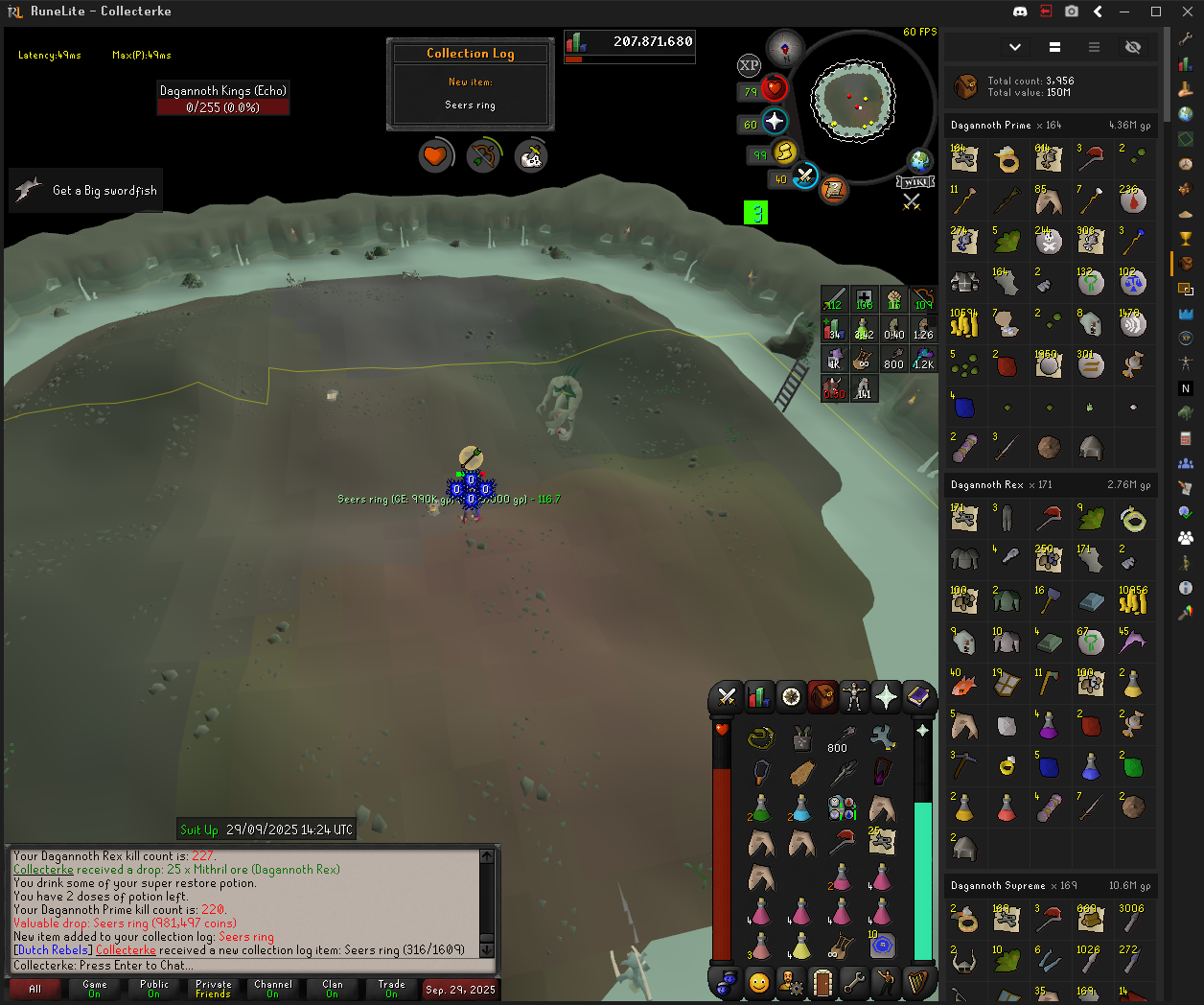Activate the Quick-prayers orb

775,124
